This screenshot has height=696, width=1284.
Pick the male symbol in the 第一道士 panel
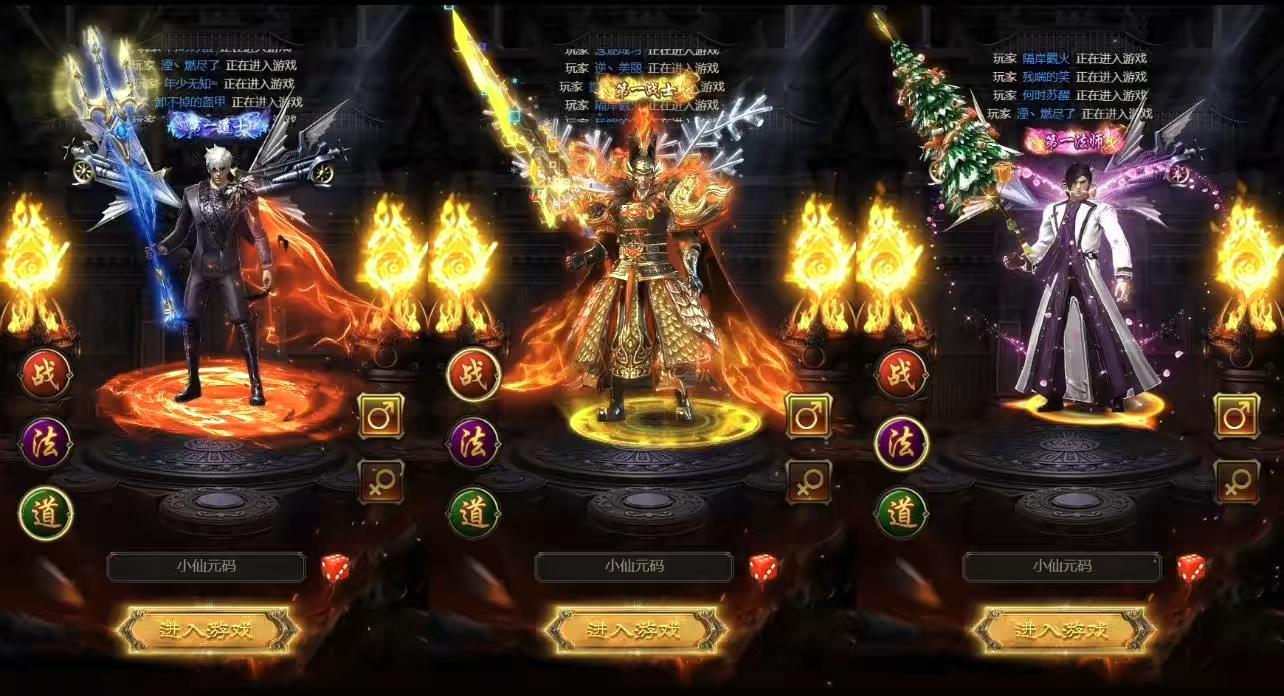pyautogui.click(x=381, y=416)
